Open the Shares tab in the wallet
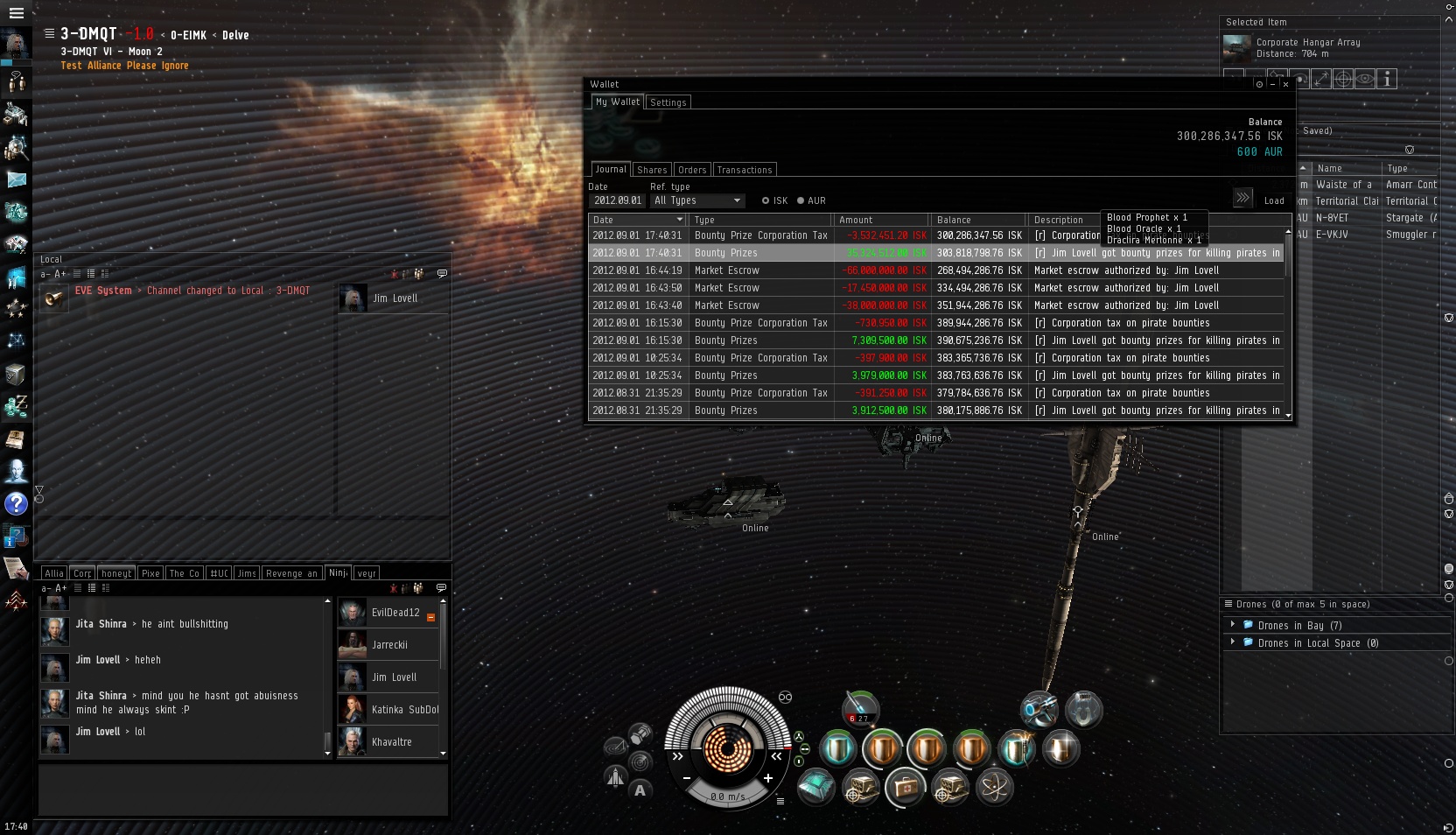This screenshot has height=835, width=1456. (652, 170)
